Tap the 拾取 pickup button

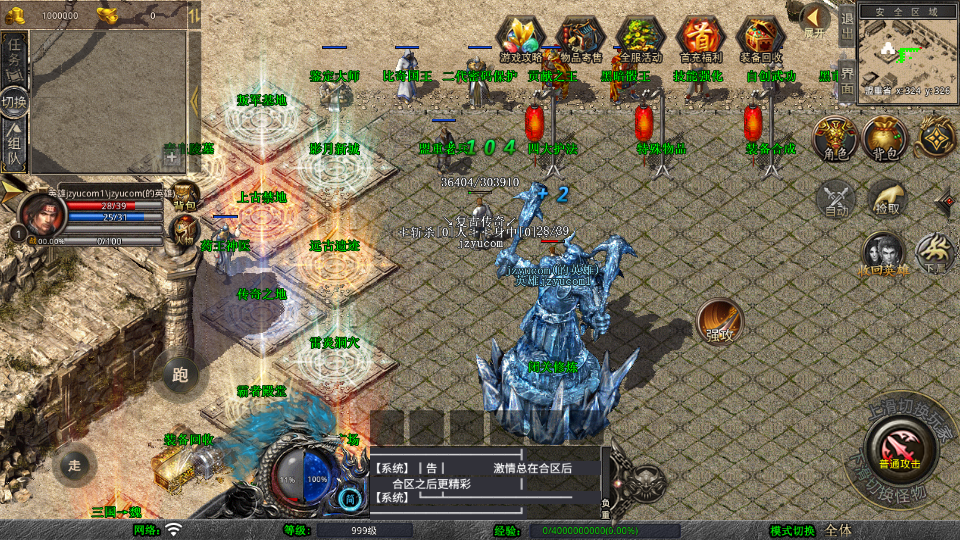887,198
